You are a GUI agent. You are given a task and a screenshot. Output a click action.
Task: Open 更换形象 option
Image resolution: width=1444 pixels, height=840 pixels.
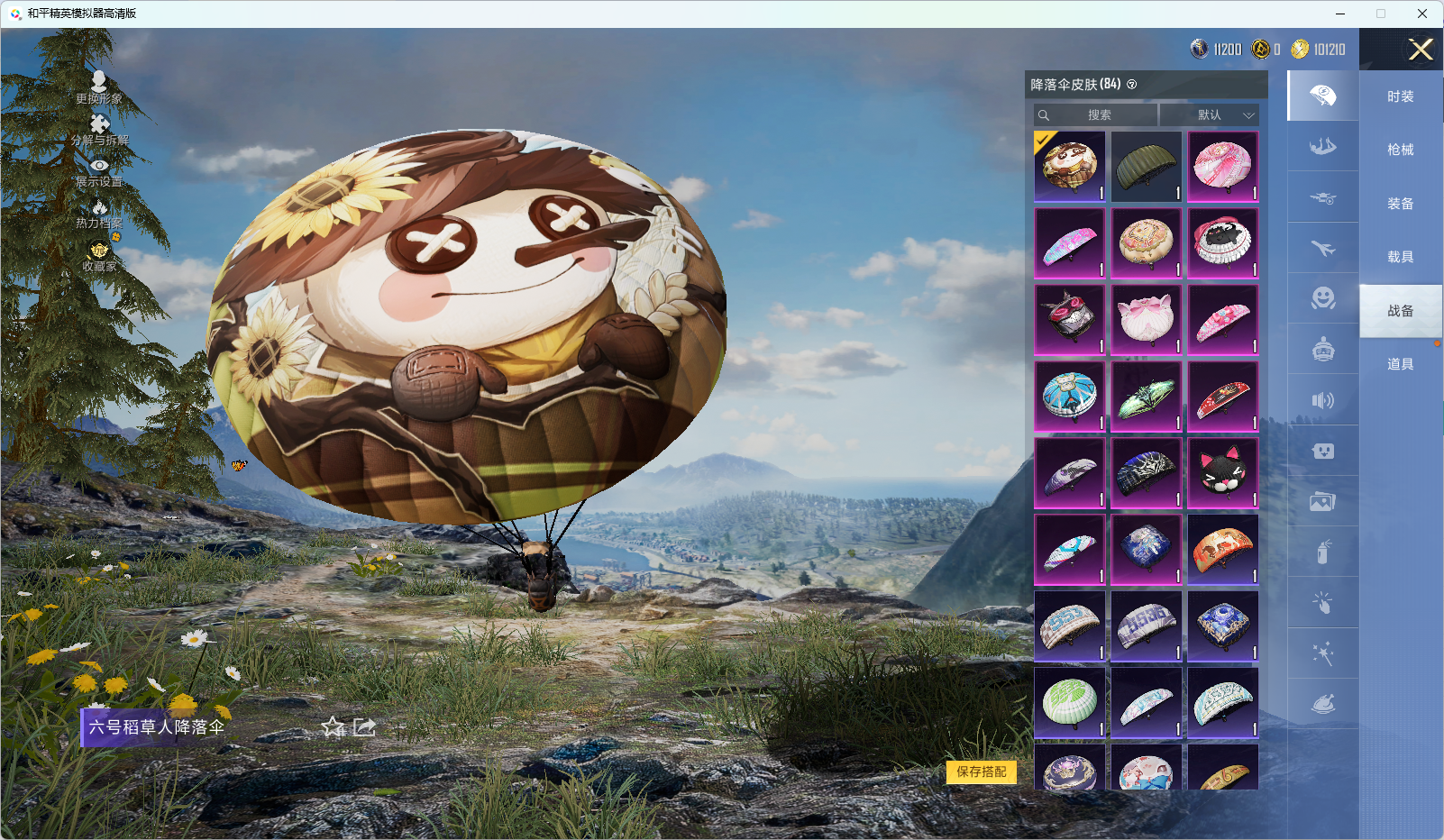coord(99,87)
